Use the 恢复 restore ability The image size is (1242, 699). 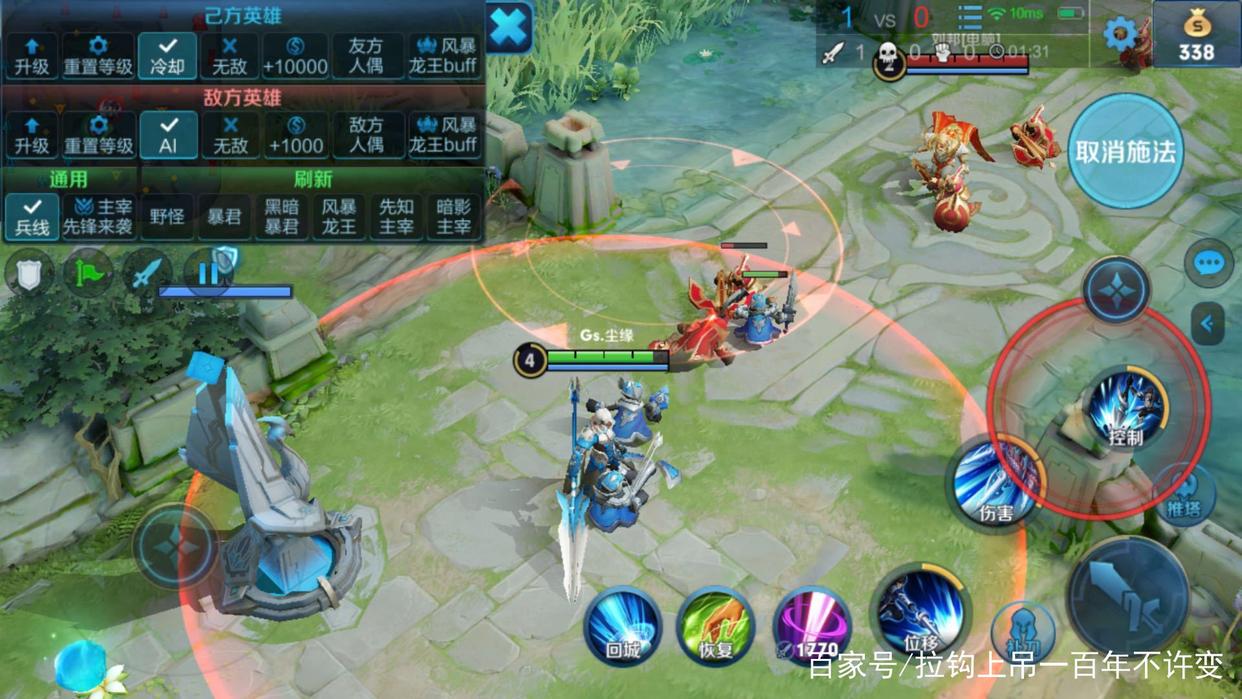click(x=715, y=627)
